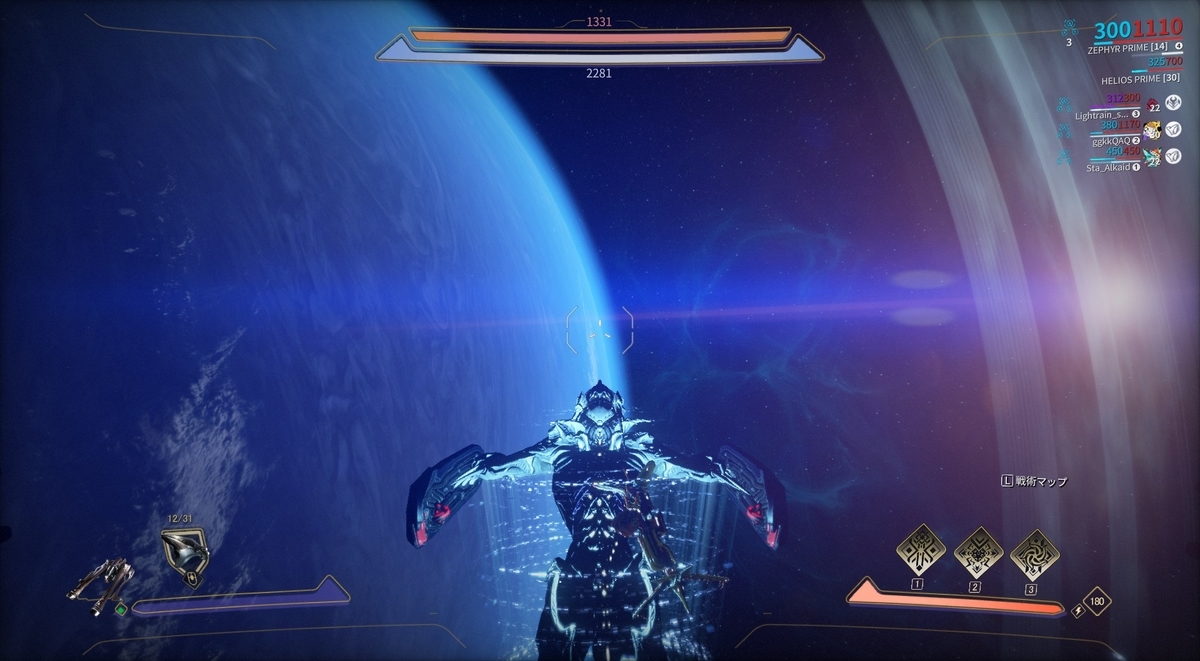The image size is (1200, 661).
Task: Select squad member Sta_Alkaid in the list
Action: coord(1110,167)
